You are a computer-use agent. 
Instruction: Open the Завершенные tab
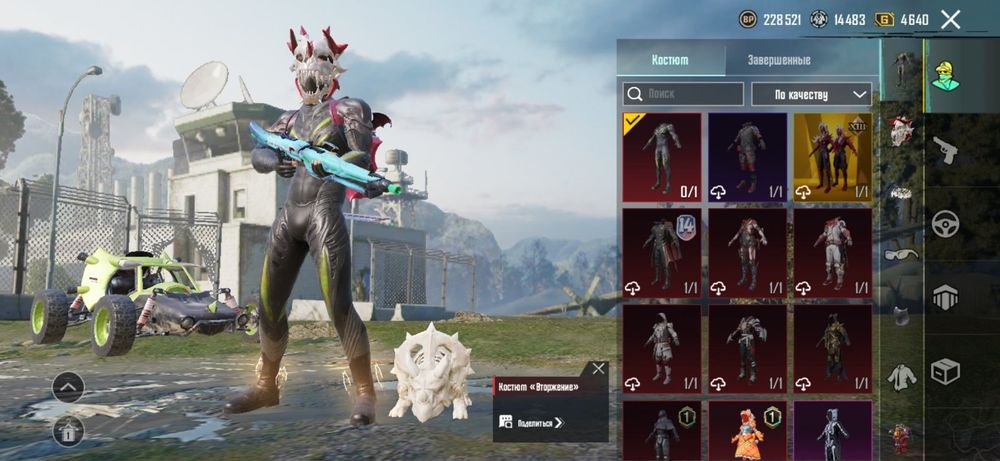[779, 60]
